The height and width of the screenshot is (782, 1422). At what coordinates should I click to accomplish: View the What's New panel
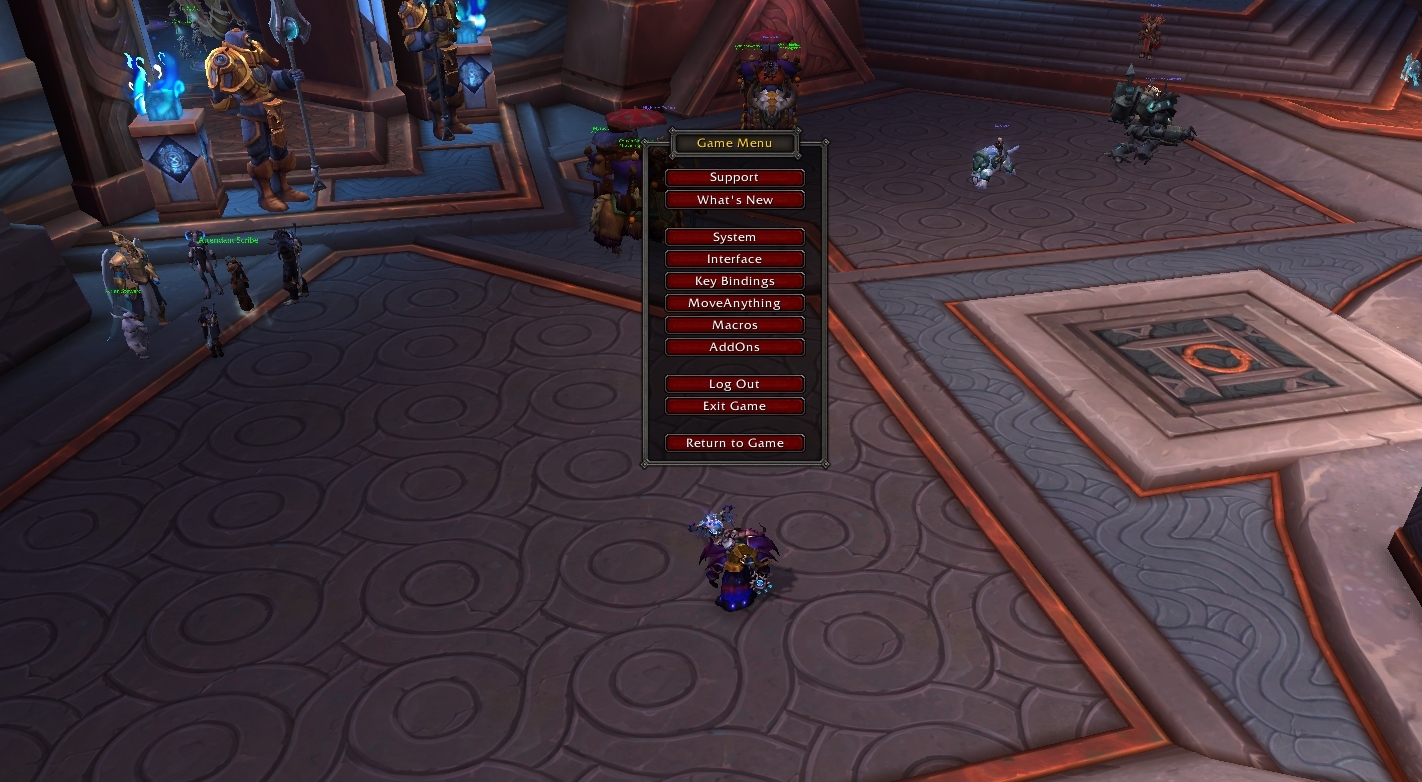click(x=735, y=199)
